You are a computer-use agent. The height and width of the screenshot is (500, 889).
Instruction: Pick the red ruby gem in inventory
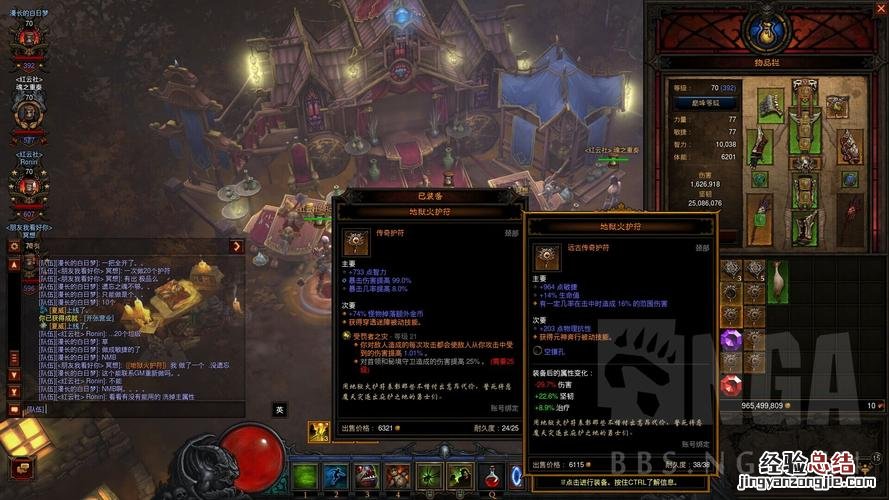(x=731, y=385)
